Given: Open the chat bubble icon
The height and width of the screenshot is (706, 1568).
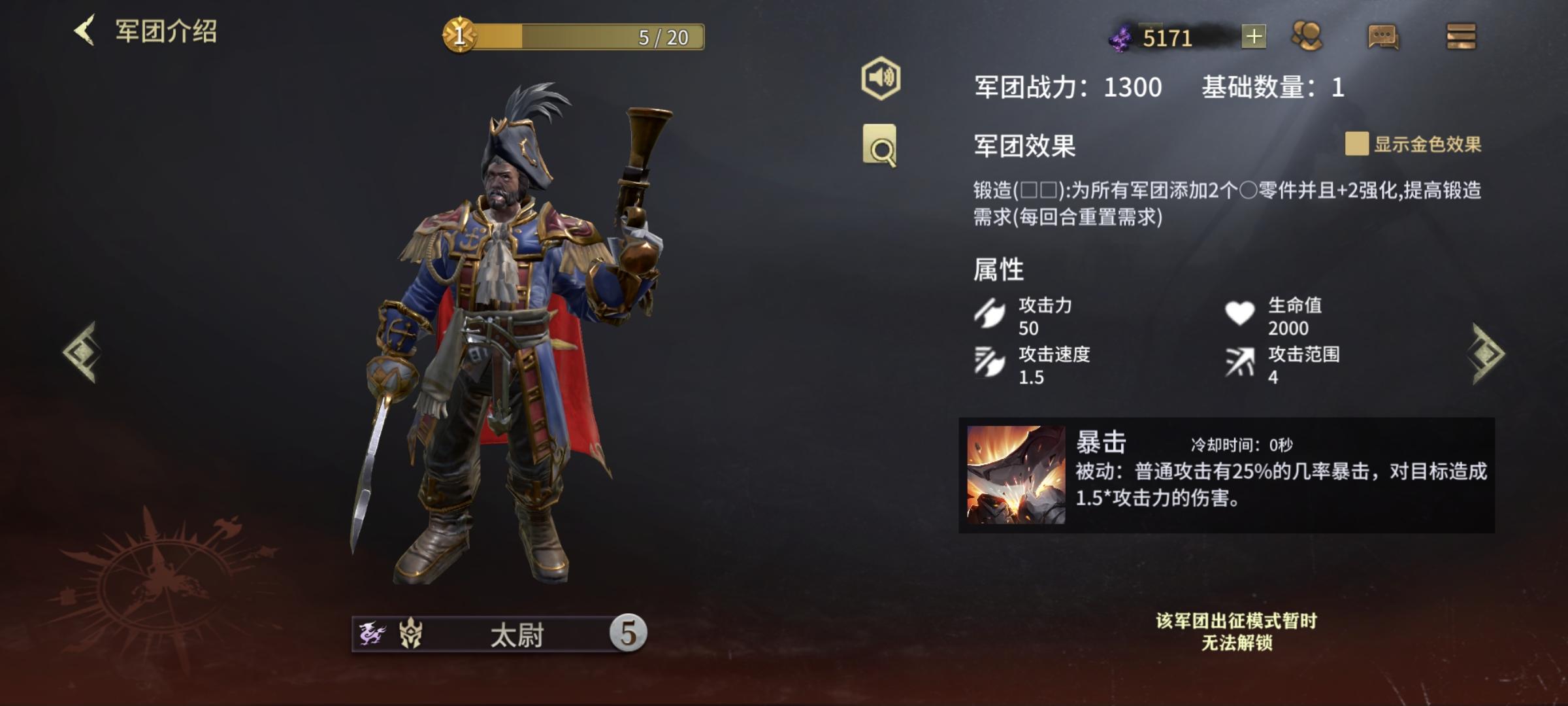Looking at the screenshot, I should (1382, 37).
